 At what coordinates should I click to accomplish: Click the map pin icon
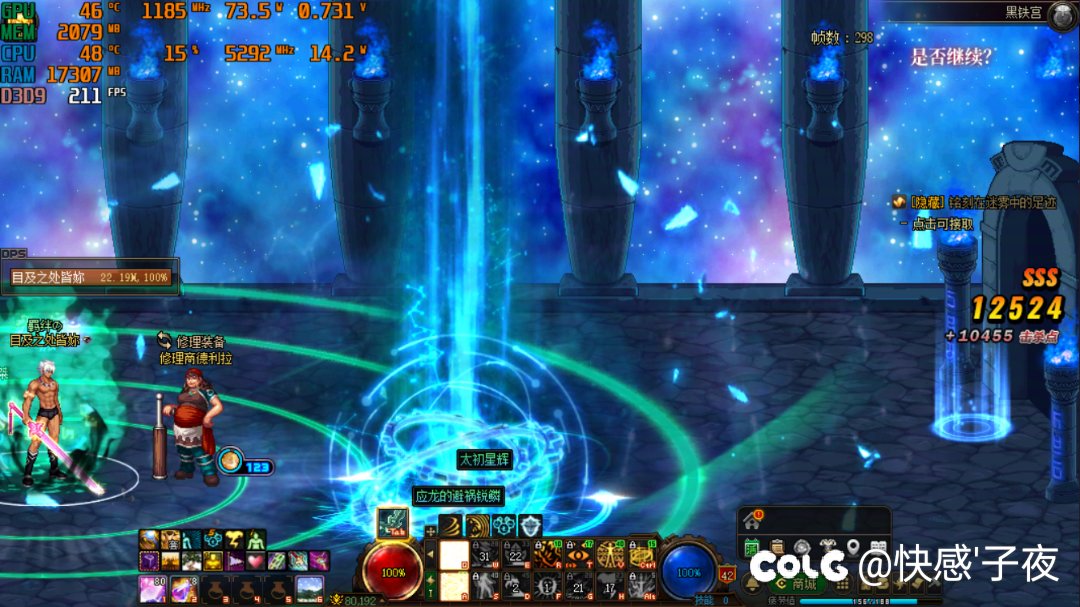coord(853,548)
